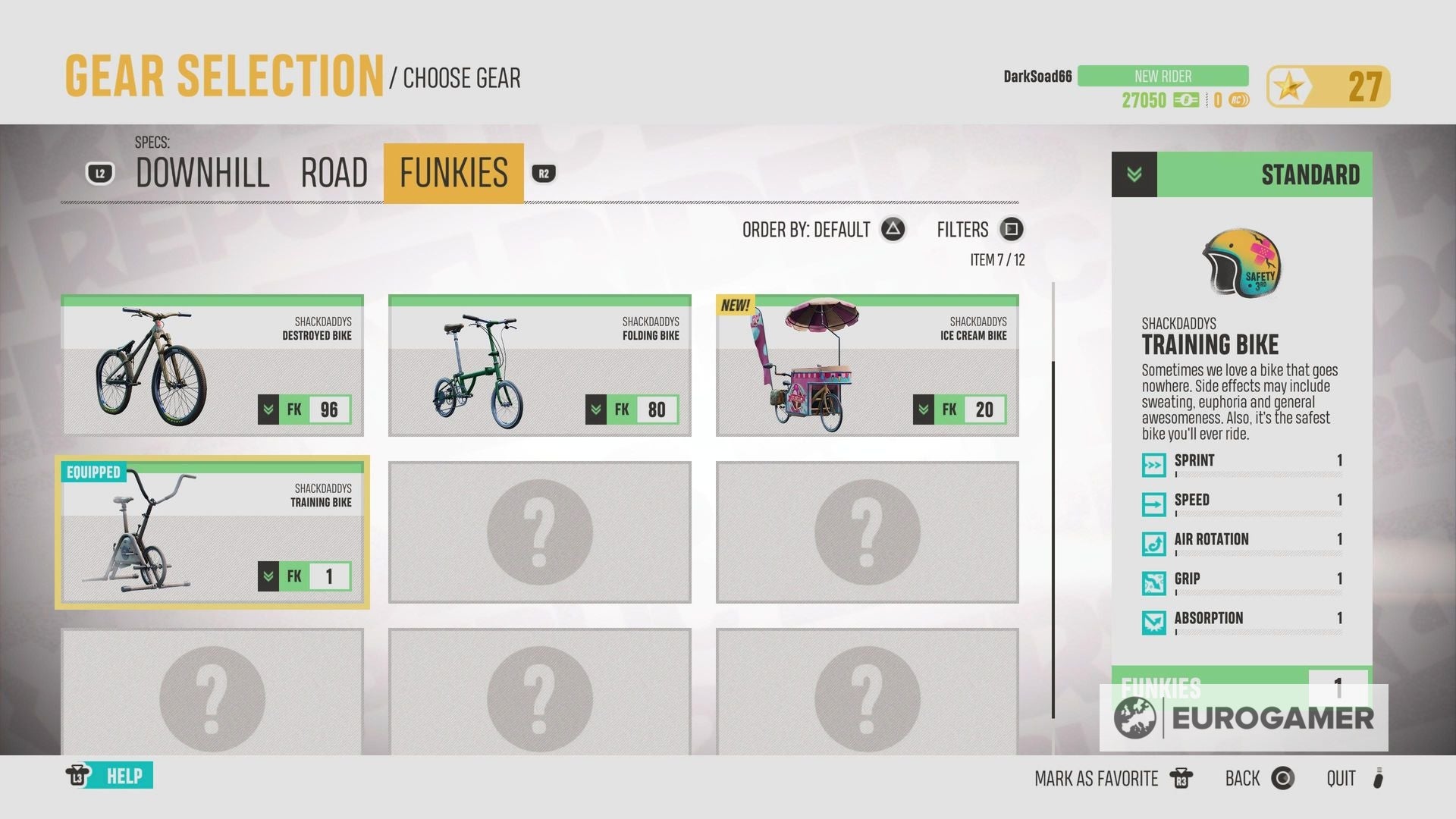The image size is (1456, 819).
Task: Click the square icon next to Filters
Action: coord(1012,230)
